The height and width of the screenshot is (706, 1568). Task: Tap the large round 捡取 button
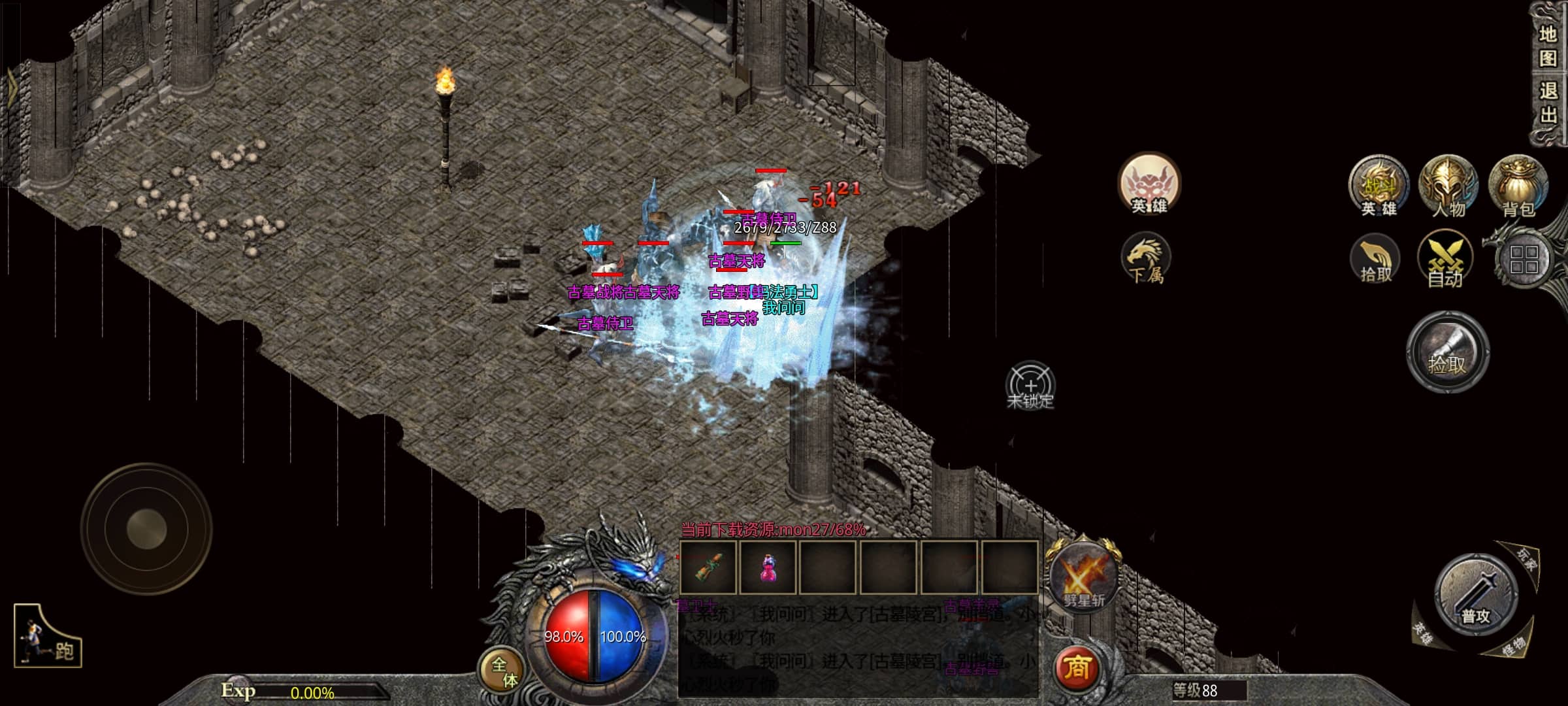1447,352
